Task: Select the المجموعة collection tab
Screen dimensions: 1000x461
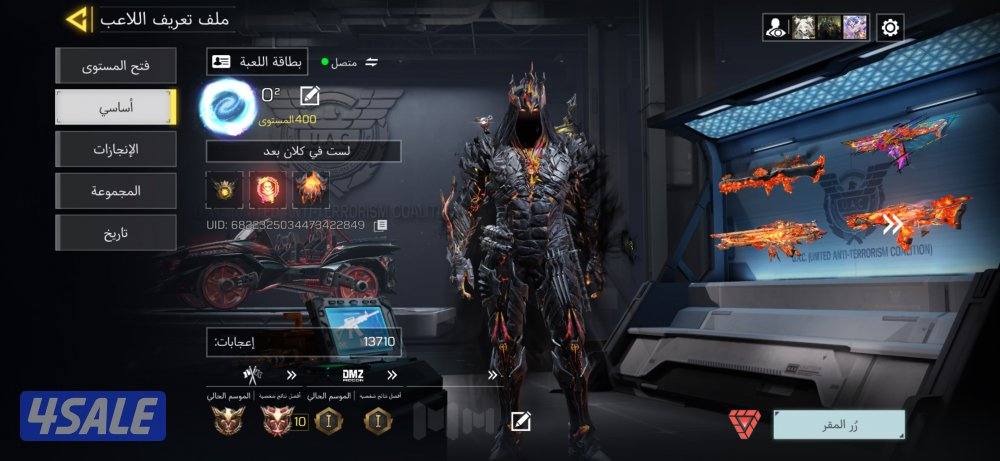Action: click(x=116, y=191)
